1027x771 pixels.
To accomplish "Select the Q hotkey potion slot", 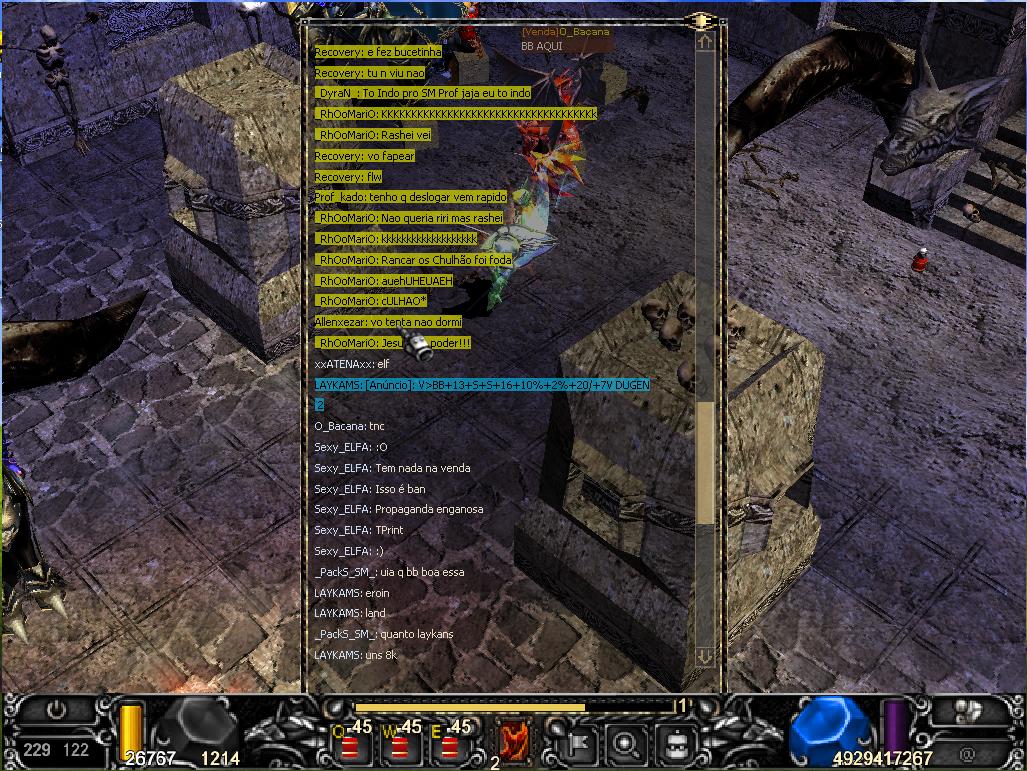I will (352, 744).
